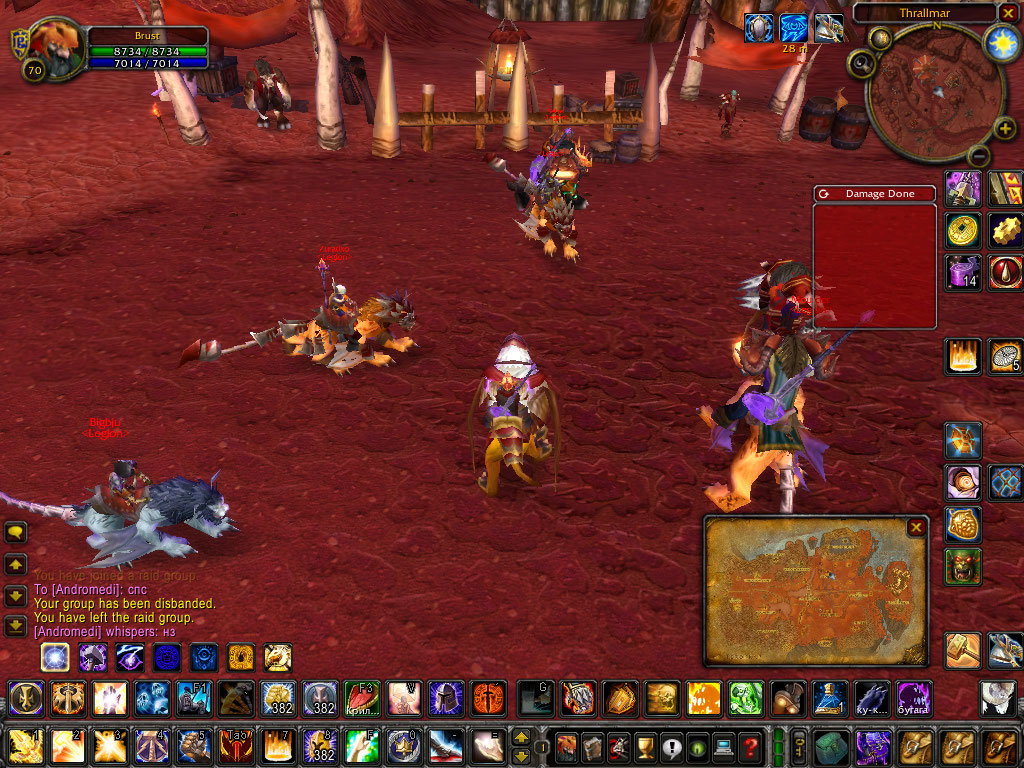Open the red question mark help button
Viewport: 1024px width, 768px height.
pyautogui.click(x=749, y=746)
